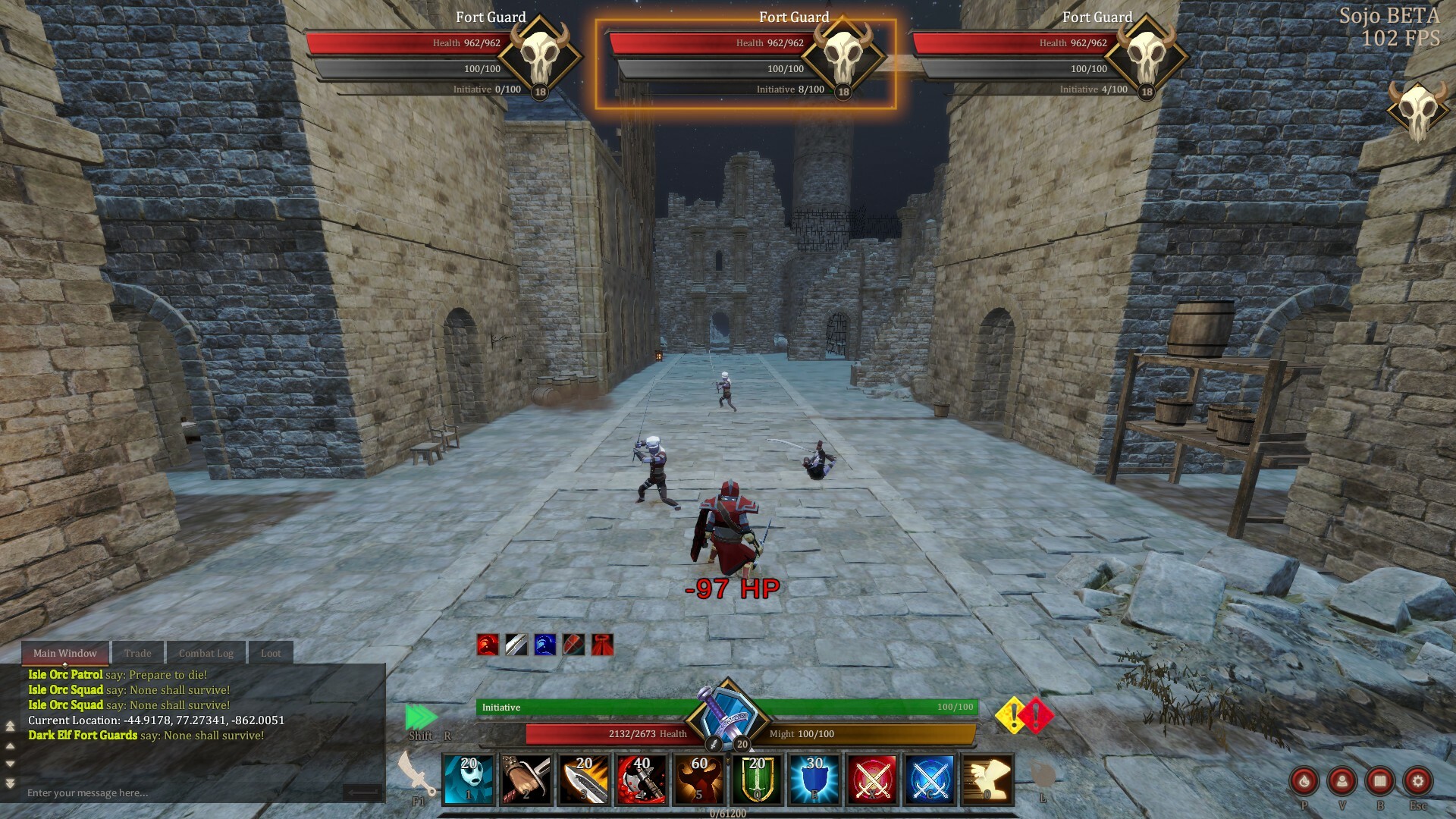
Task: Switch to the Combat Log tab
Action: pyautogui.click(x=206, y=653)
